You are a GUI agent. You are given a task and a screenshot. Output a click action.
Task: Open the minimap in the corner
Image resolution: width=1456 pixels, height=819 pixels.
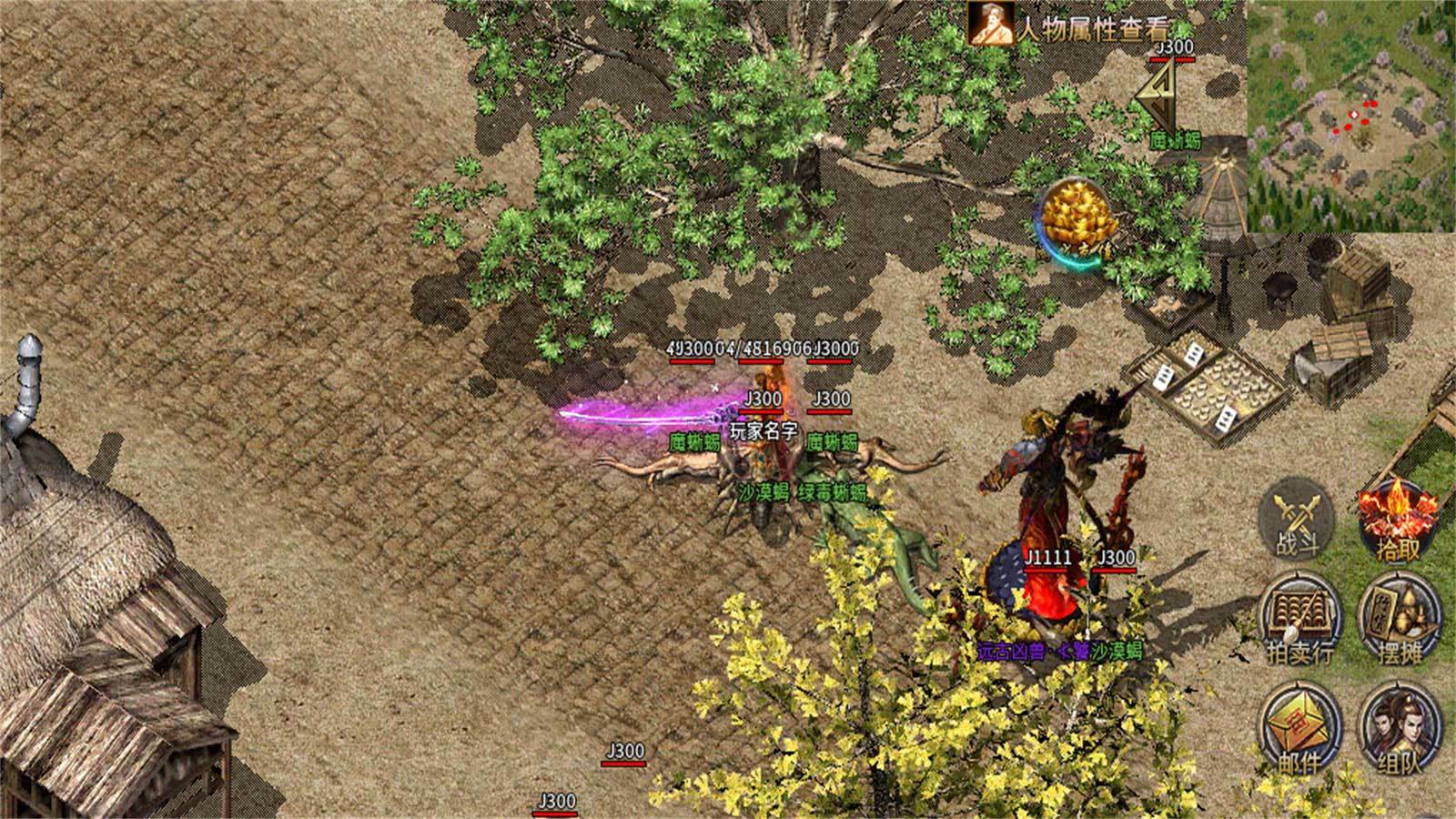(x=1351, y=116)
